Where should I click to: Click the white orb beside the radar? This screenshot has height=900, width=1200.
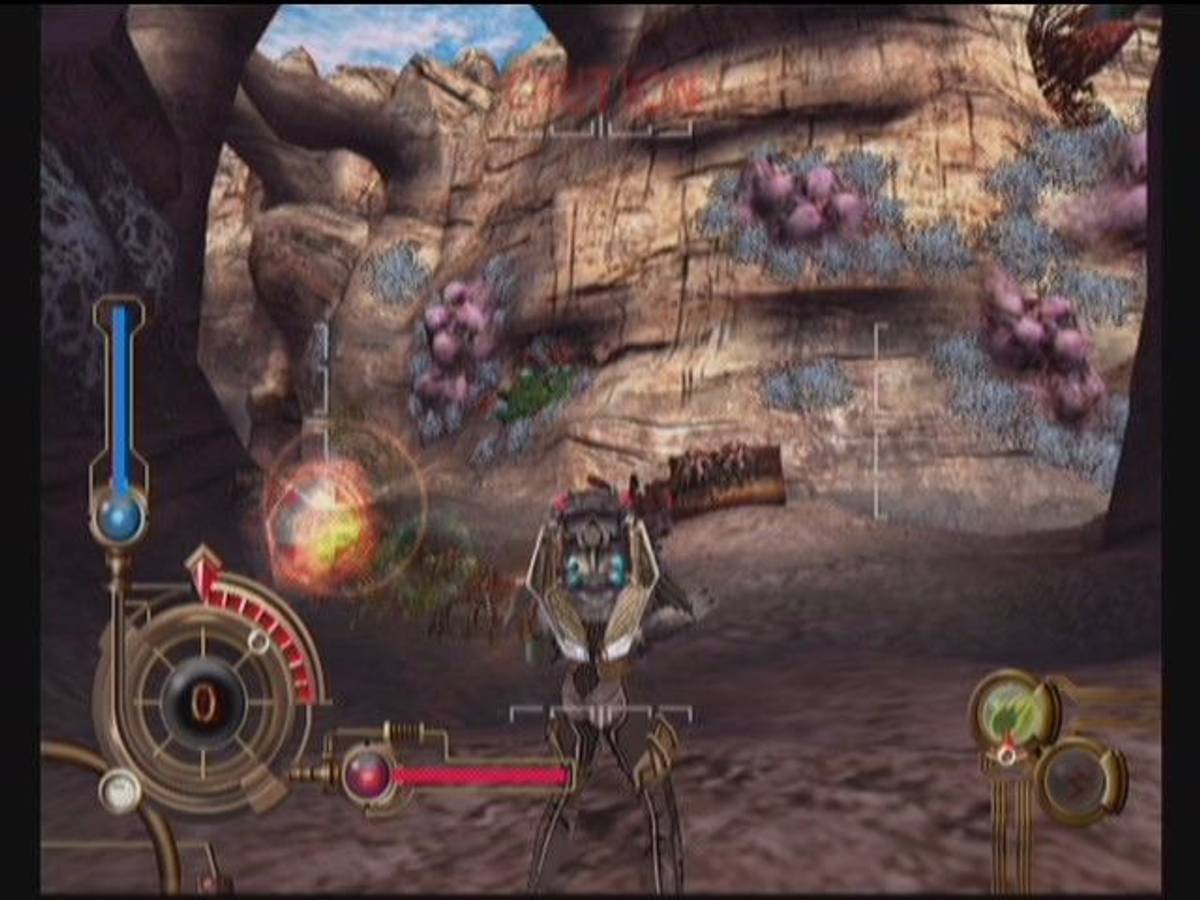120,790
